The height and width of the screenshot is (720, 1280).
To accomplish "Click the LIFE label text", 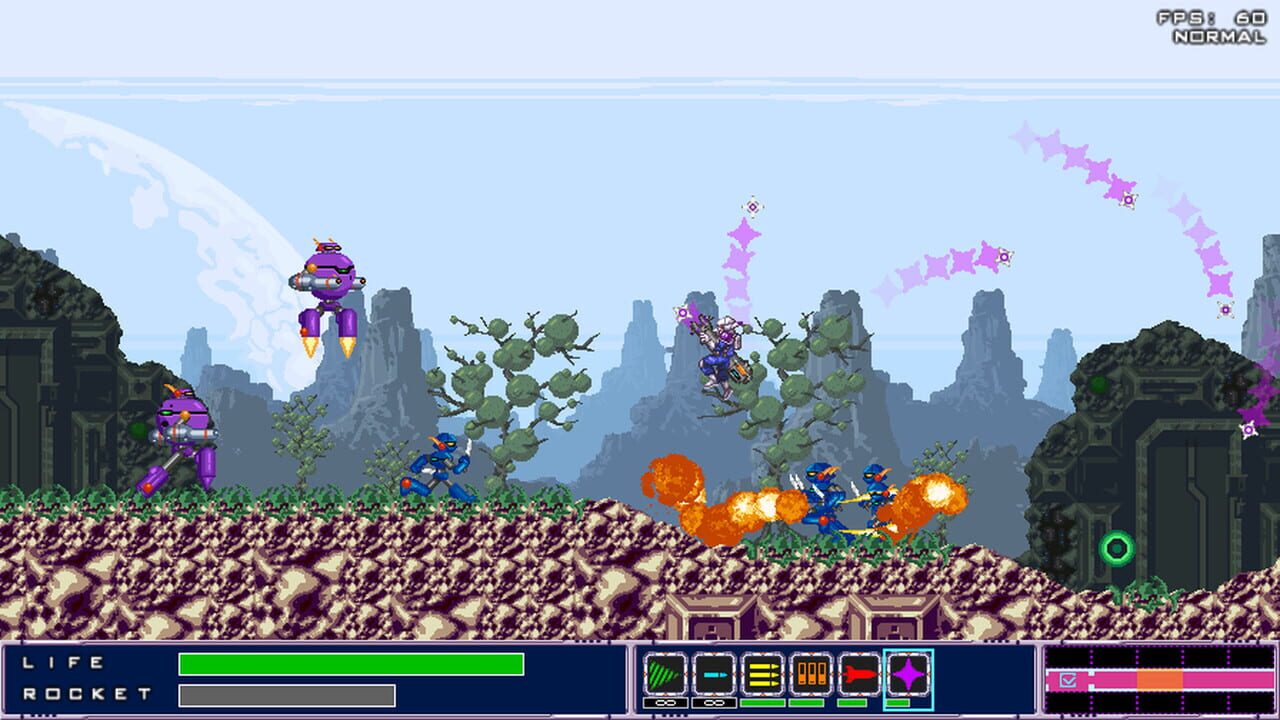I will (x=60, y=660).
